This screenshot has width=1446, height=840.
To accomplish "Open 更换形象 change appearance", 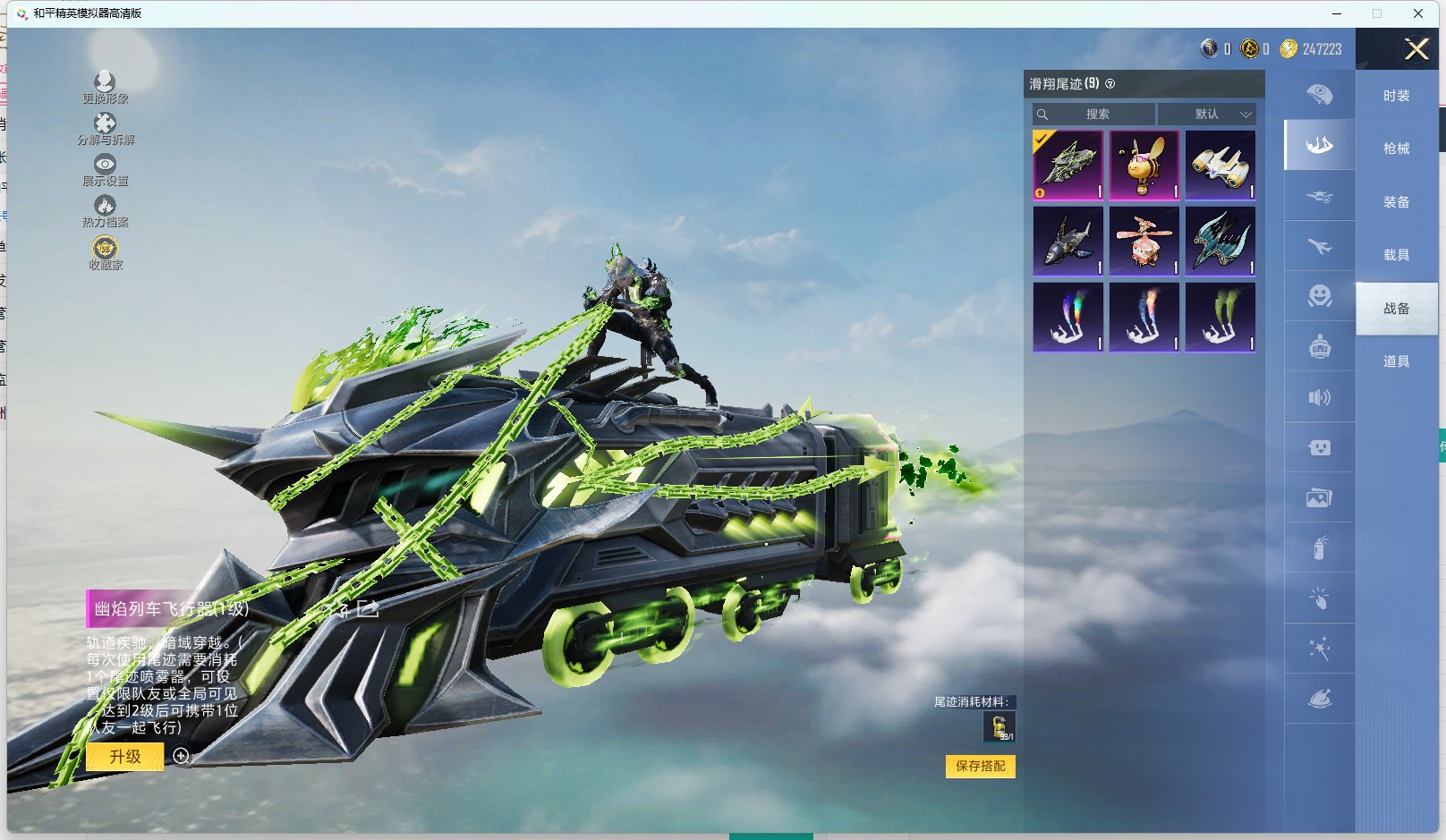I will pos(106,88).
